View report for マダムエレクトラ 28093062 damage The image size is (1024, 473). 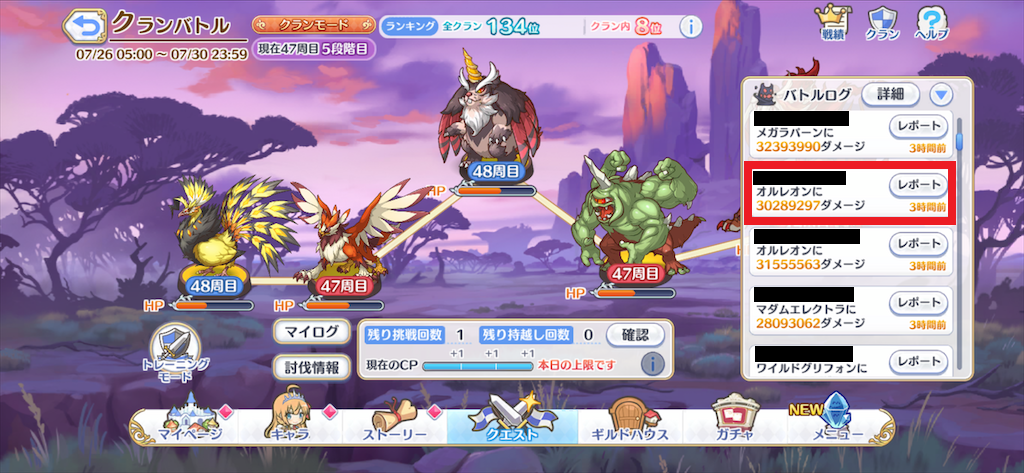point(918,302)
